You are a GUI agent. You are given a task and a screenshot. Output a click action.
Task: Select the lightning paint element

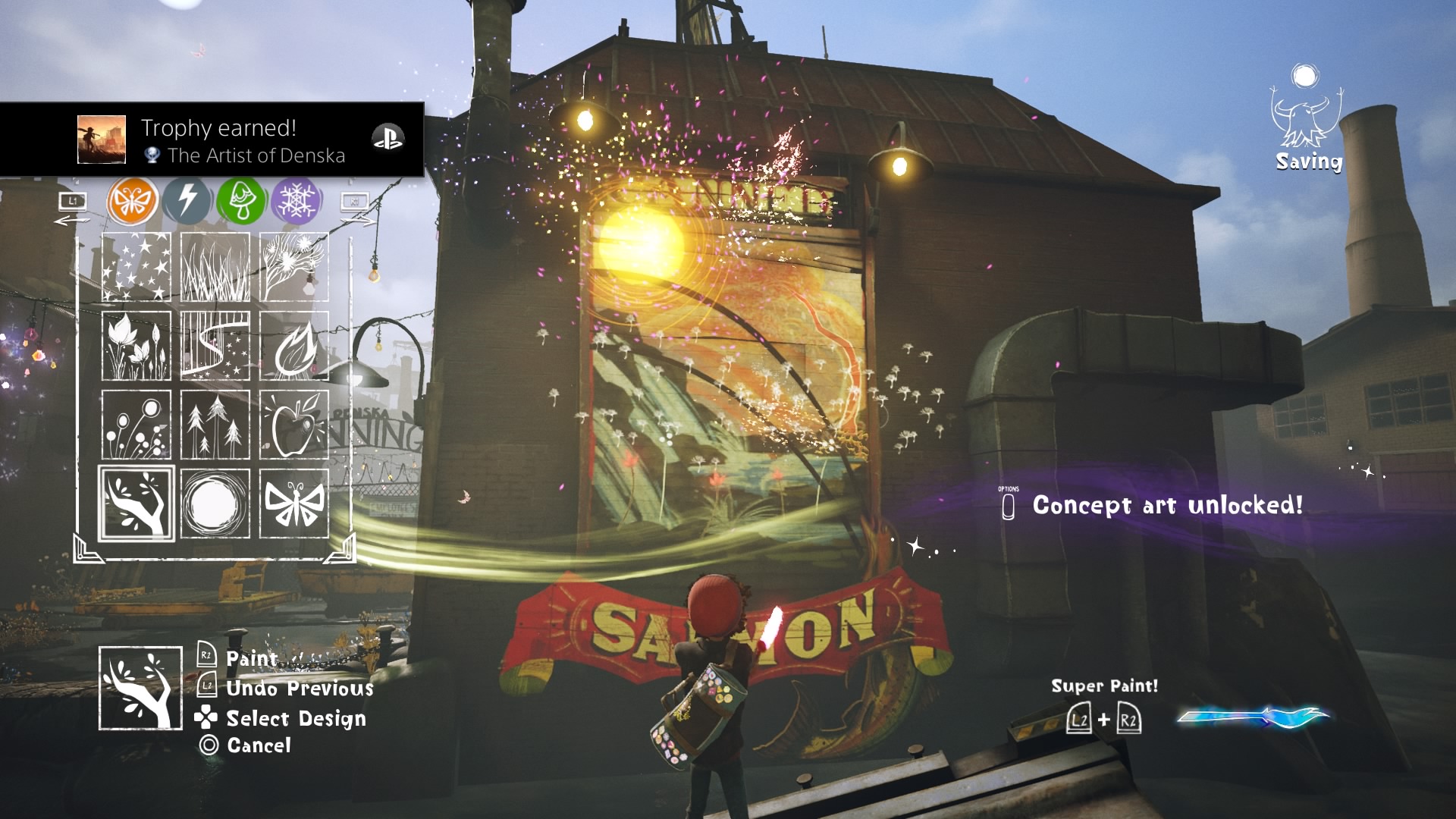click(x=187, y=200)
